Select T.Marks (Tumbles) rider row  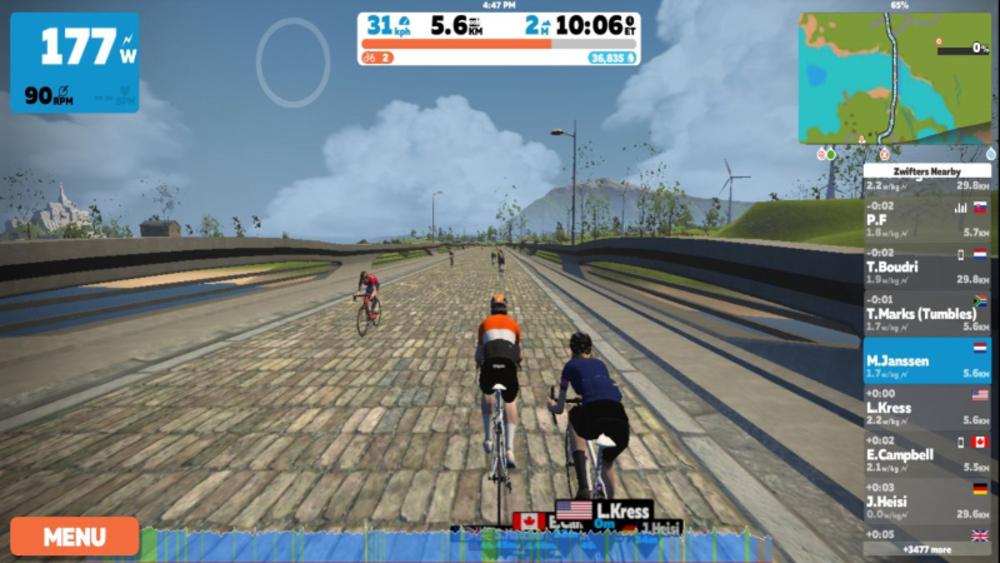926,313
